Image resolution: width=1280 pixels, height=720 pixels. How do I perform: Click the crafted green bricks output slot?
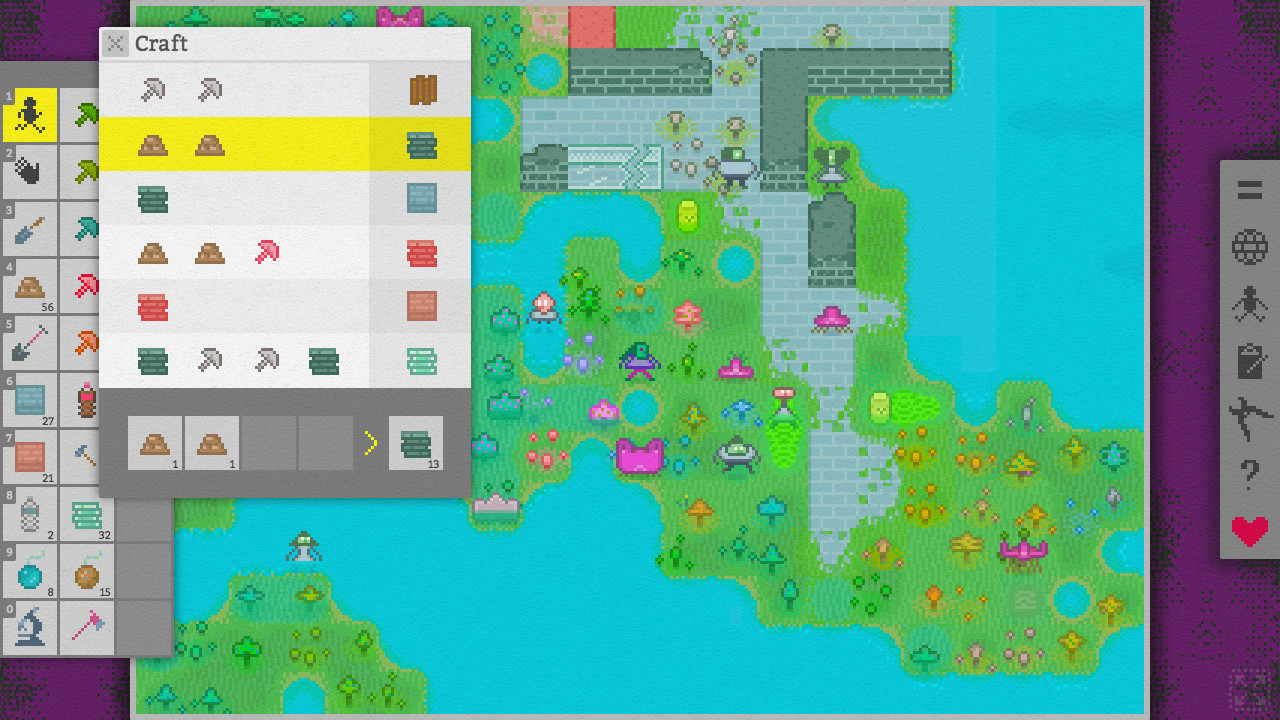[415, 443]
